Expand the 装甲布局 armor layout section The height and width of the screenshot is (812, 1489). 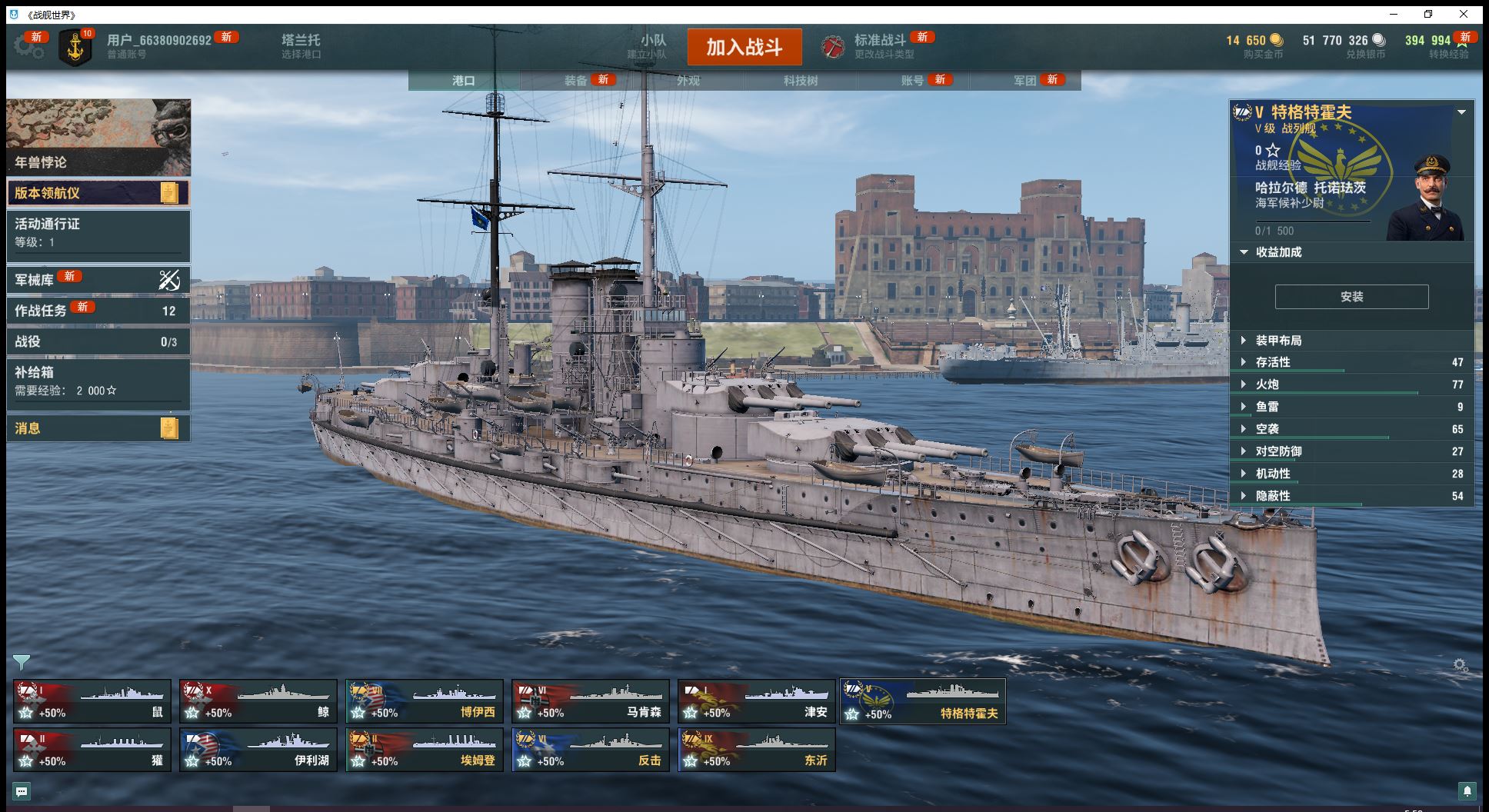coord(1278,341)
